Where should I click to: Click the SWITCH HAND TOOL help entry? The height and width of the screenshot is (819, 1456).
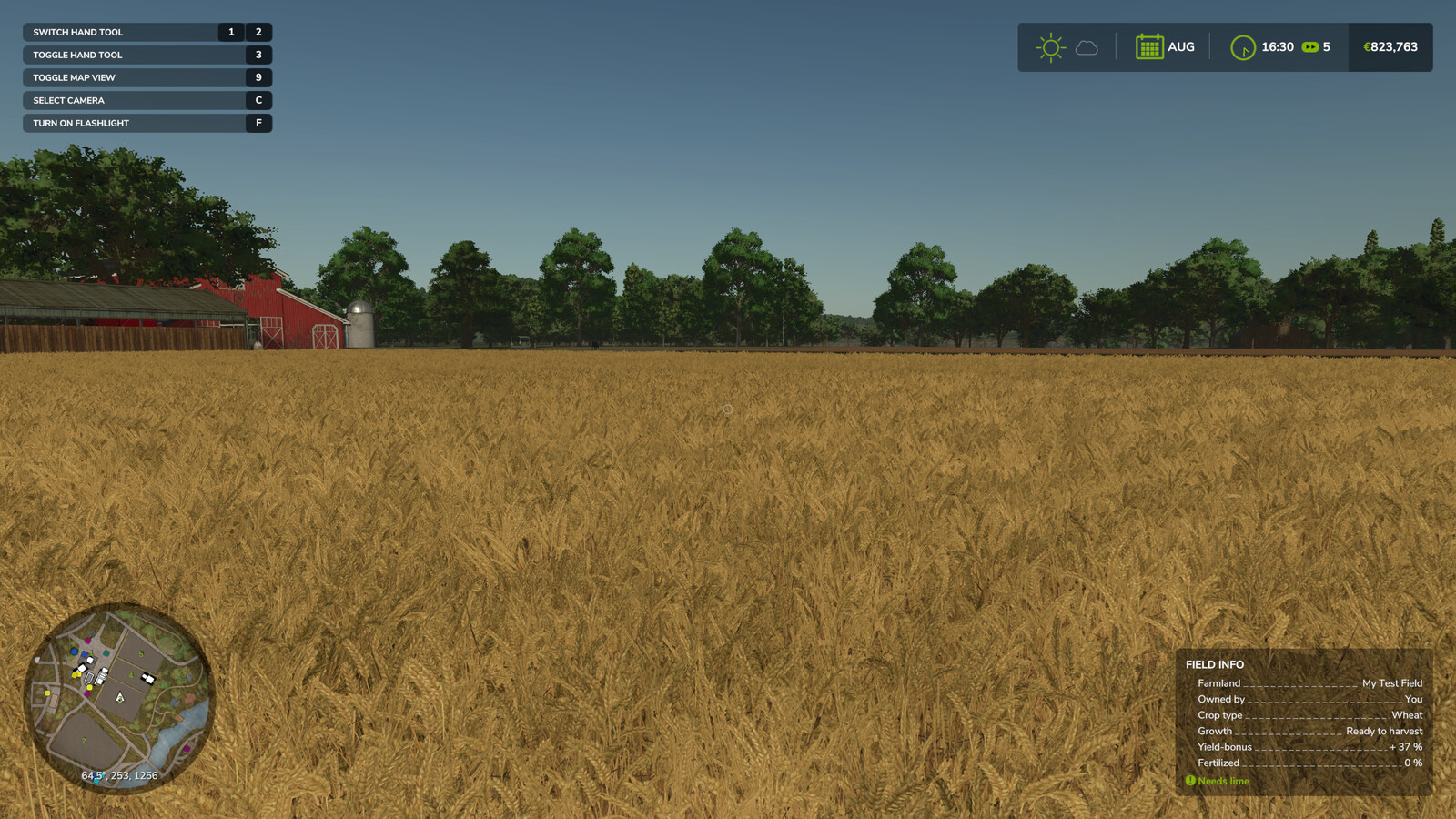click(x=146, y=32)
